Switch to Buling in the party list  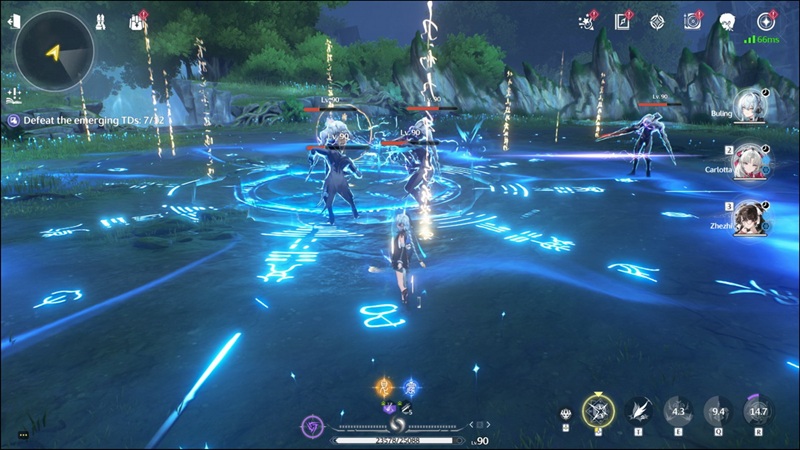pyautogui.click(x=751, y=108)
